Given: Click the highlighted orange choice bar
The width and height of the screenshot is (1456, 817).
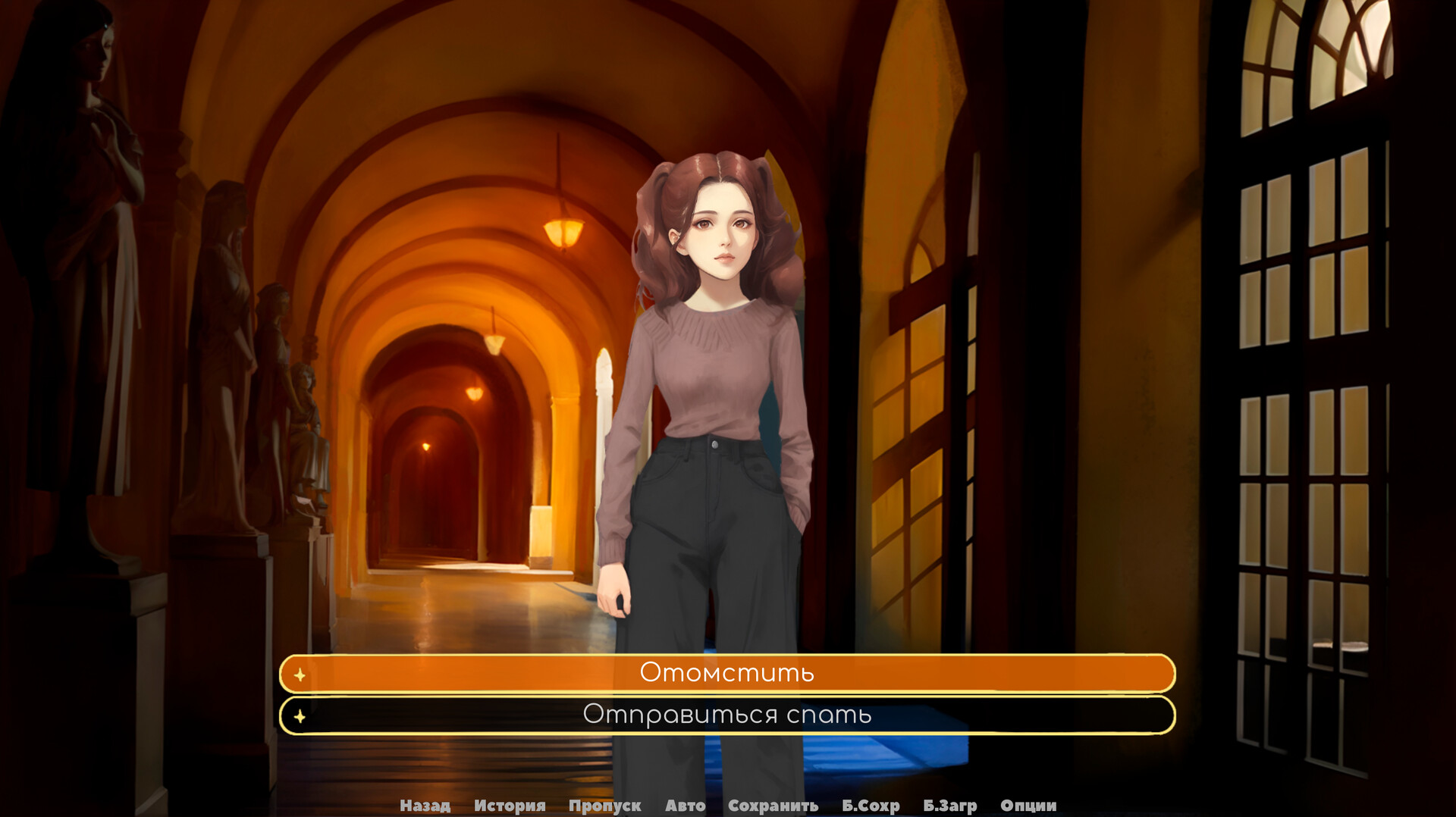Looking at the screenshot, I should tap(726, 673).
